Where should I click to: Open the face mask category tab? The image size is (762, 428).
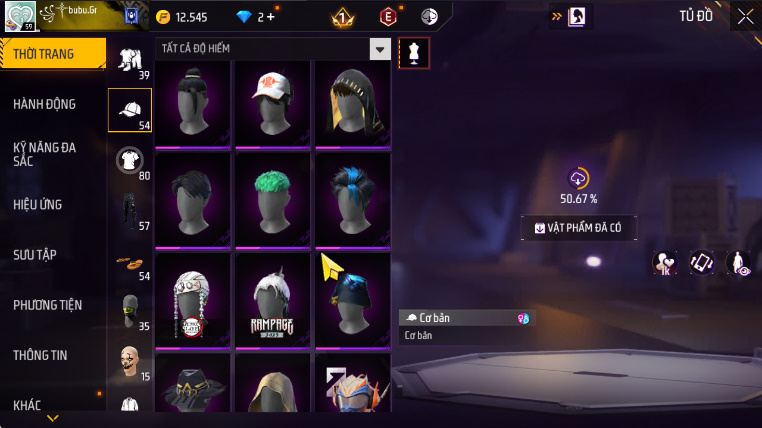130,310
